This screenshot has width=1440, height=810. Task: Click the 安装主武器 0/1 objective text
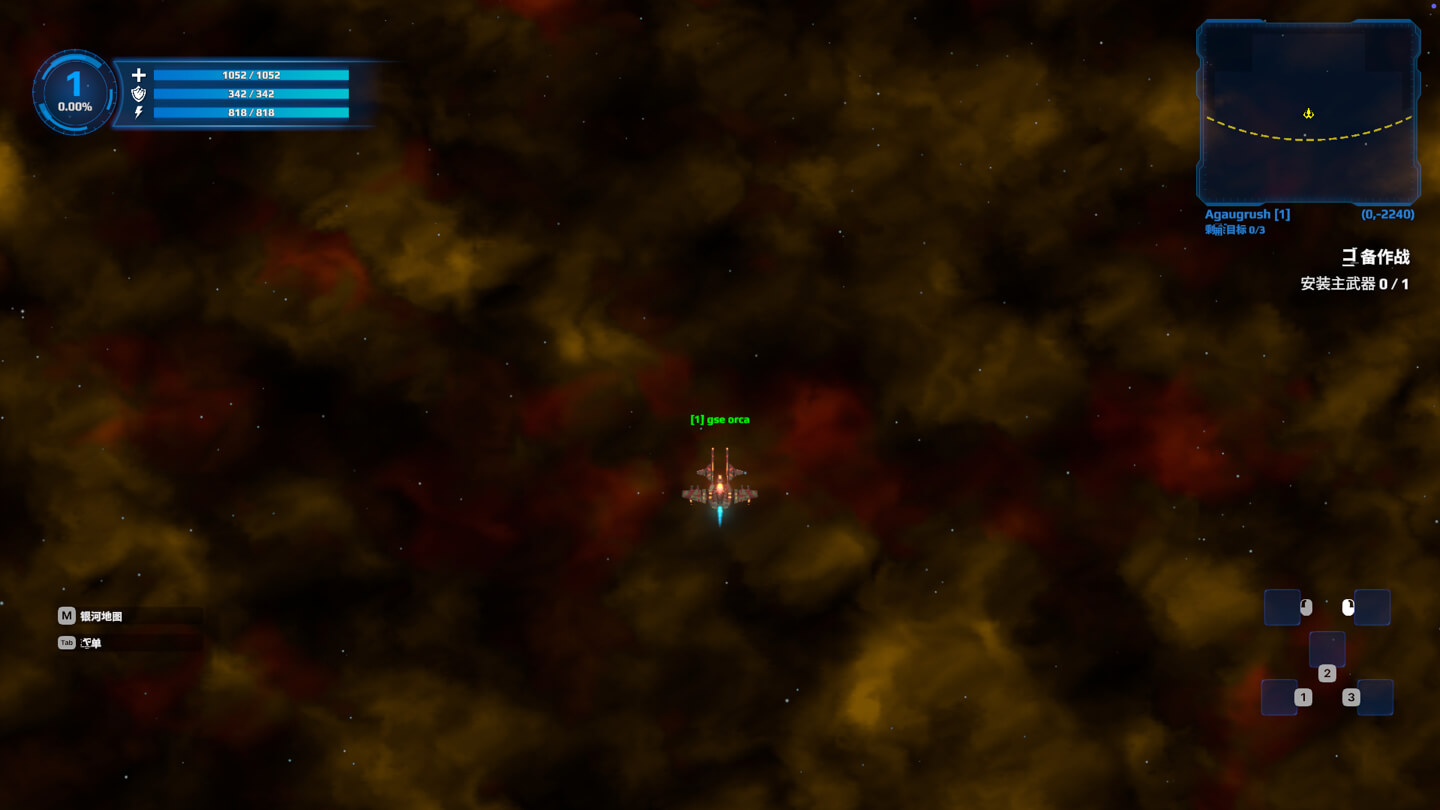pos(1352,284)
